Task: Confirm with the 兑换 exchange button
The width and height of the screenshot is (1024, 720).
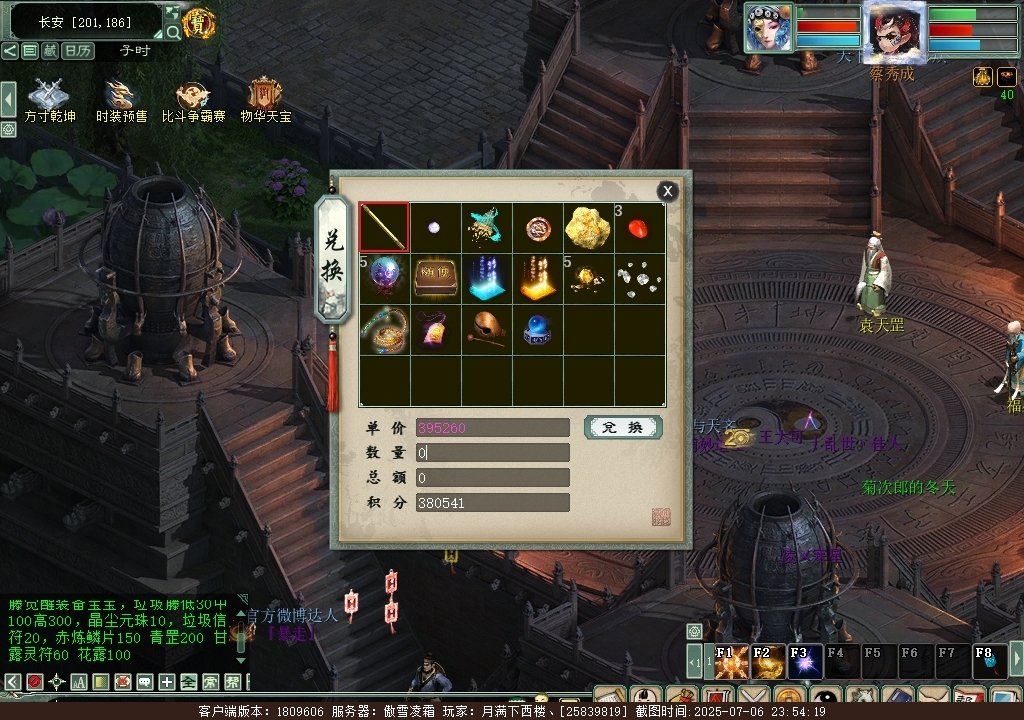Action: 623,428
